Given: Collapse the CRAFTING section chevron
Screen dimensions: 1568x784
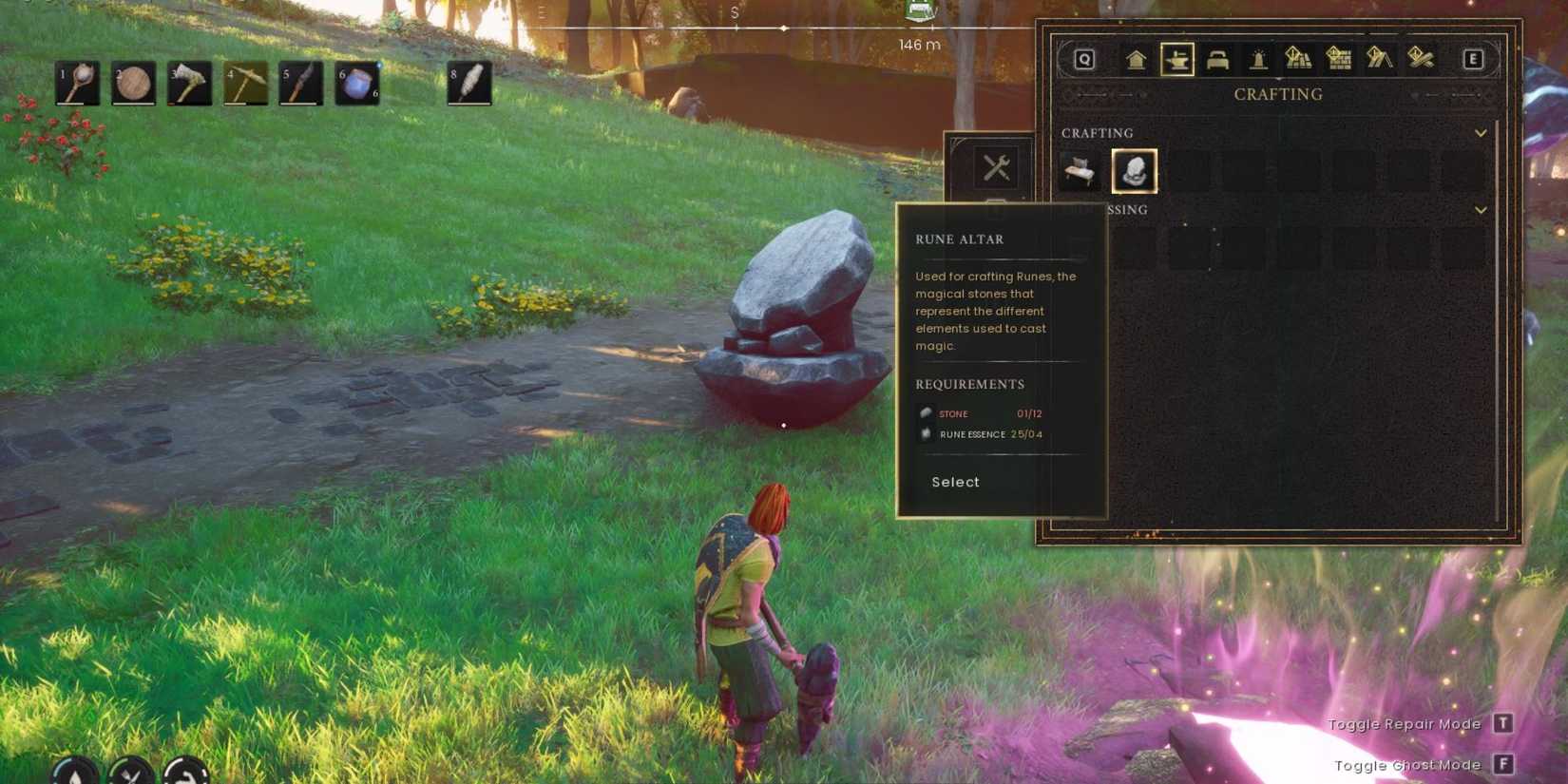Looking at the screenshot, I should pos(1480,133).
